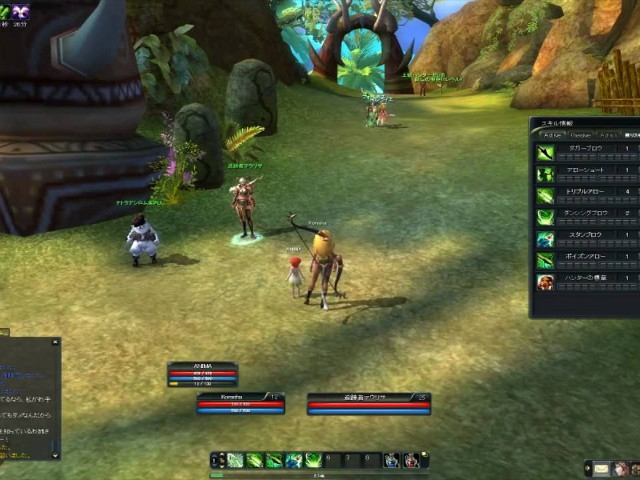Click the トリプルアロー skill row icon
Viewport: 640px width, 480px height.
tap(545, 195)
